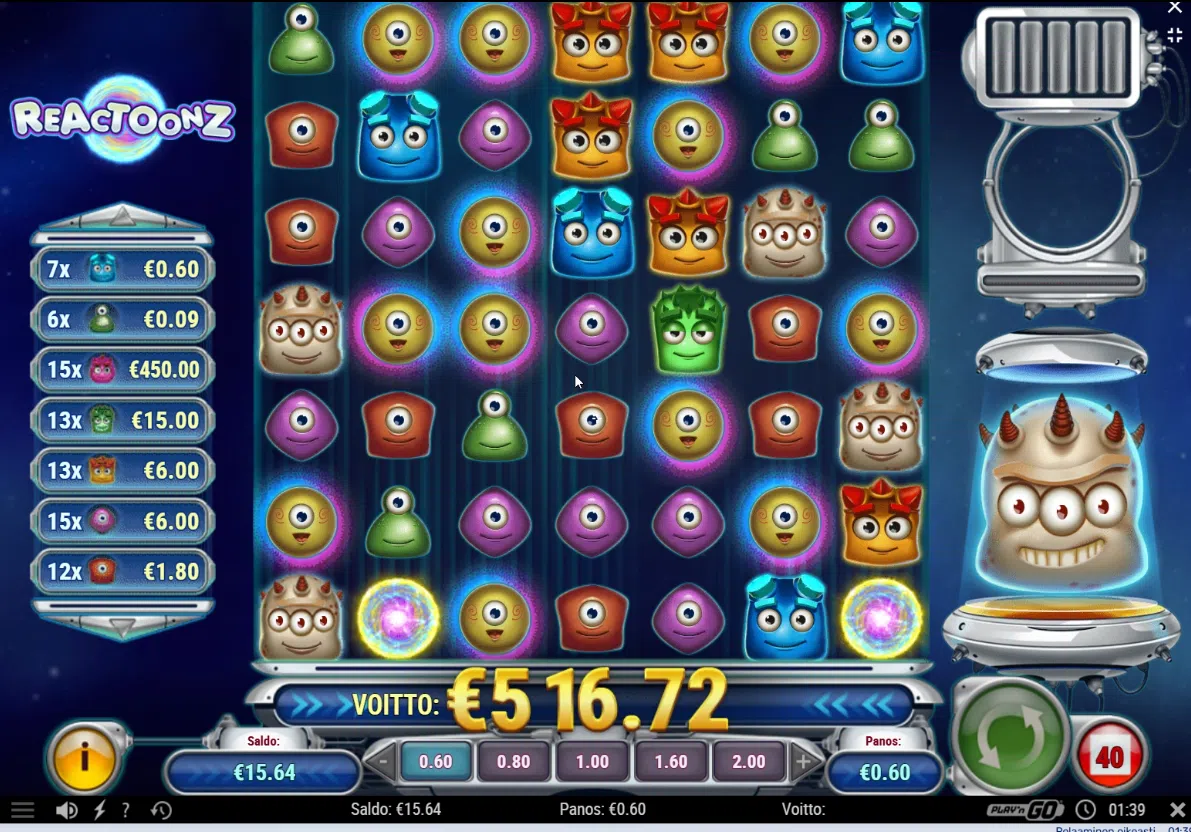
Task: Choose the 0.80 bet amount
Action: tap(514, 761)
